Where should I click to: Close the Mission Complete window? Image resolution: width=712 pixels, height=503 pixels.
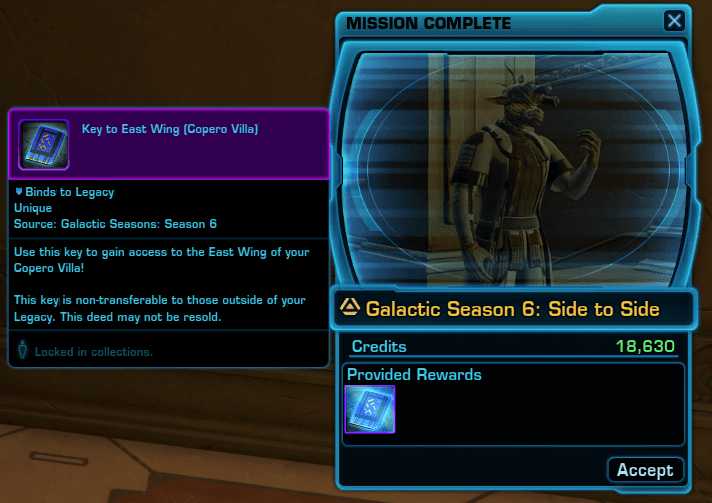[675, 20]
